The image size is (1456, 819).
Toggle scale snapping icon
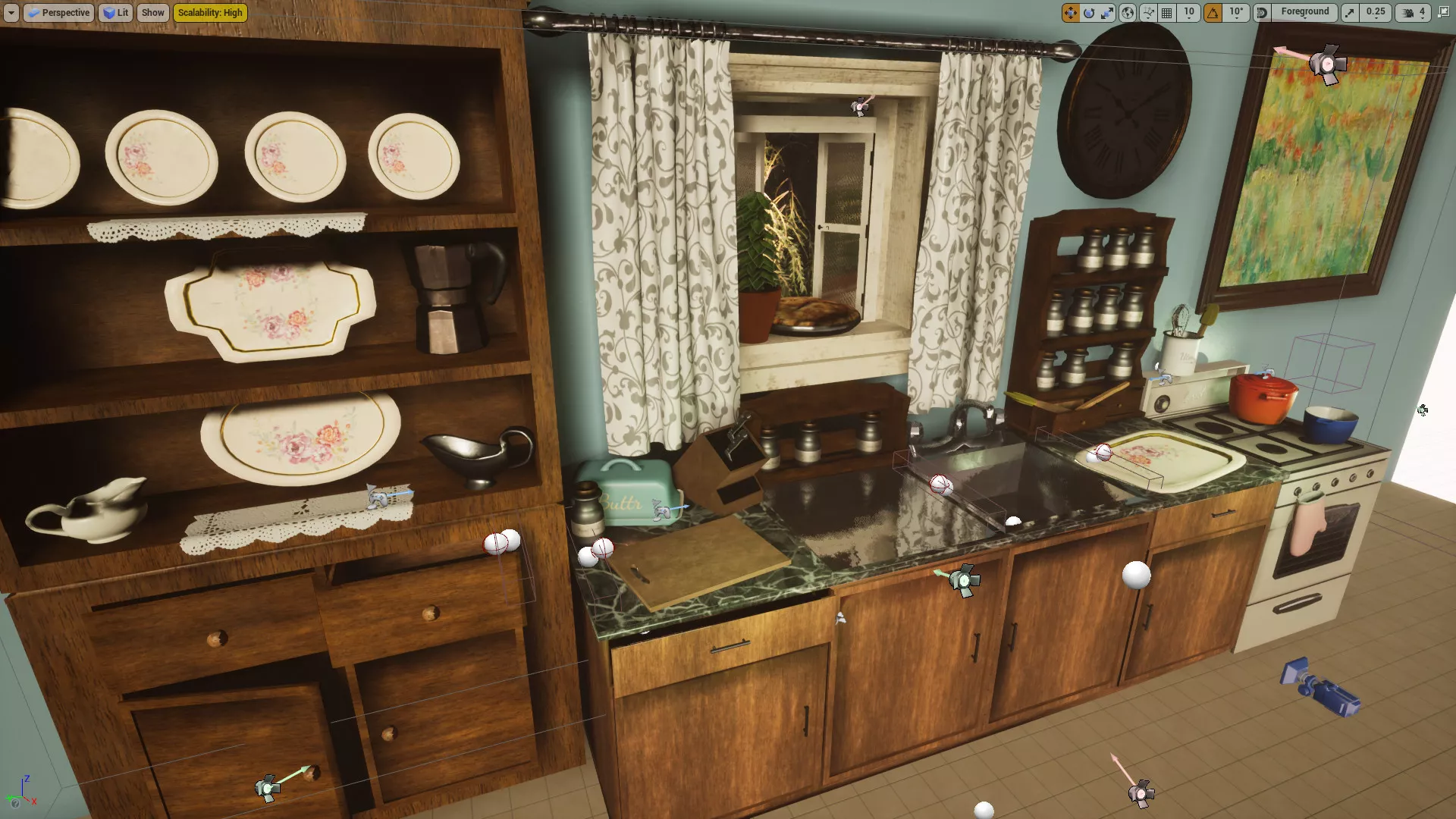(1350, 13)
